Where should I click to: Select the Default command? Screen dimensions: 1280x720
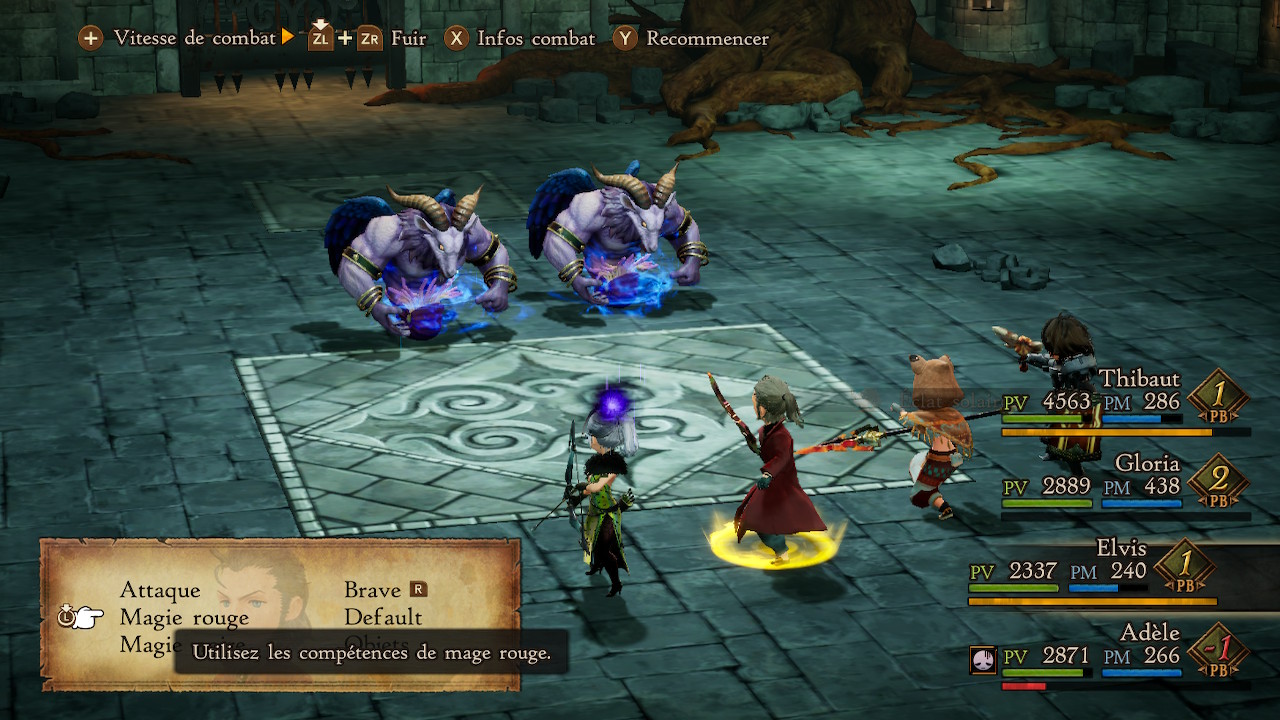pyautogui.click(x=383, y=617)
